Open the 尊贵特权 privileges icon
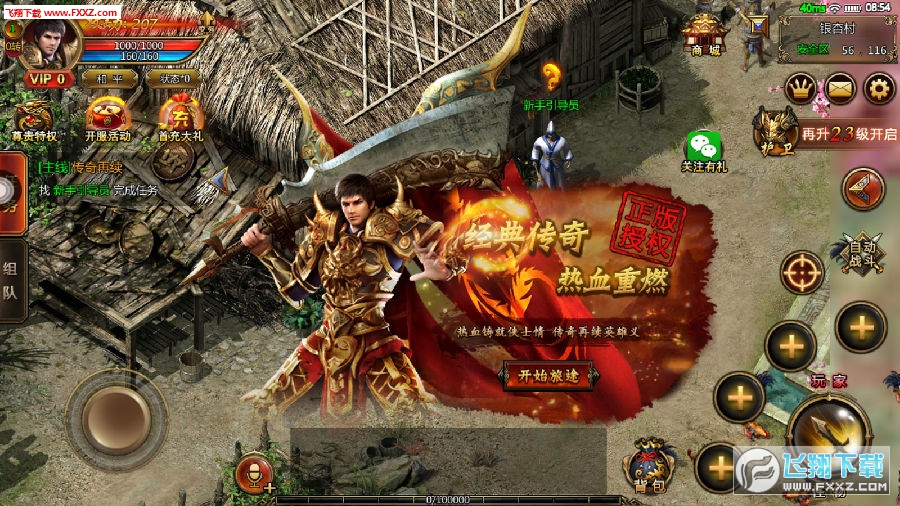 33,120
